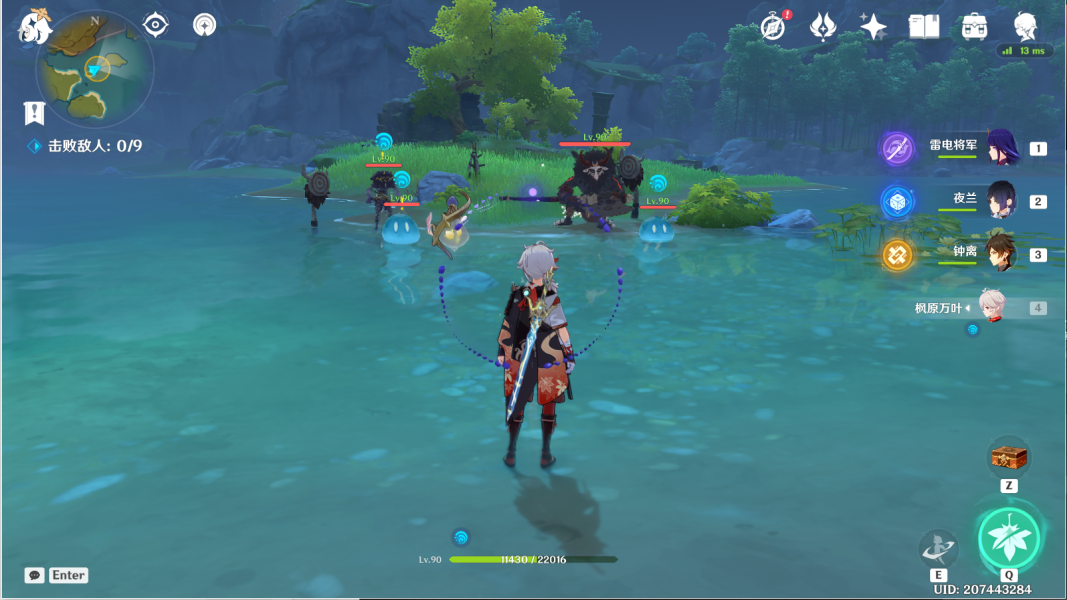Open the Paimon main menu
The height and width of the screenshot is (600, 1067).
coord(35,27)
